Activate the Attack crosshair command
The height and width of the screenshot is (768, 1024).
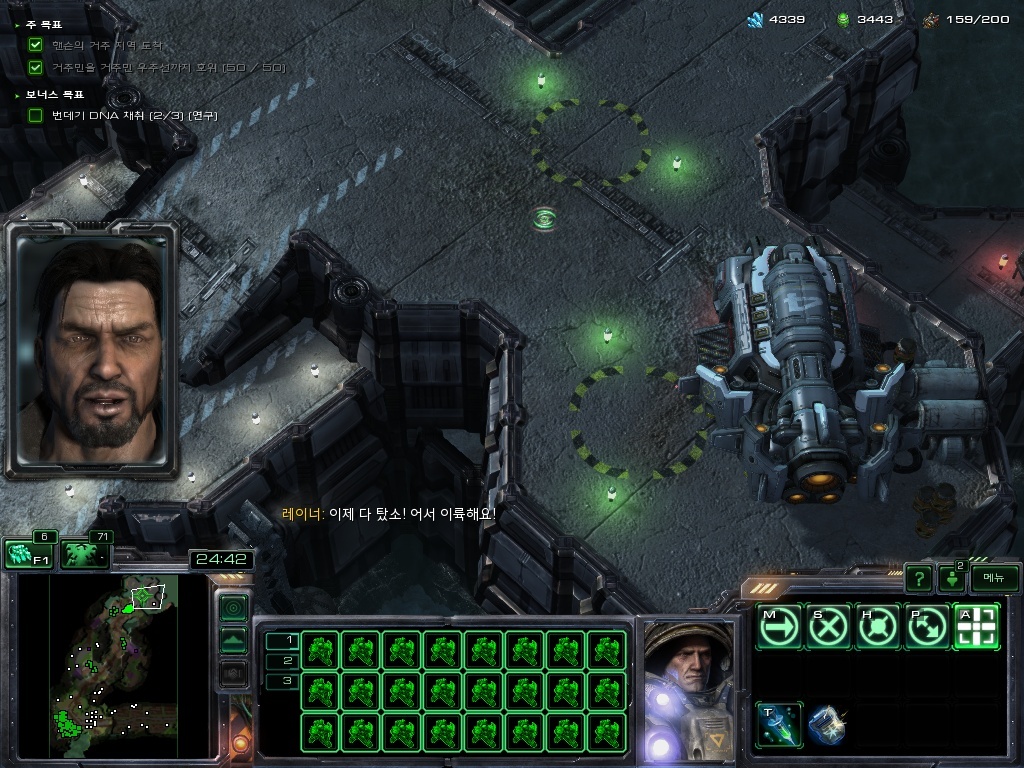977,627
